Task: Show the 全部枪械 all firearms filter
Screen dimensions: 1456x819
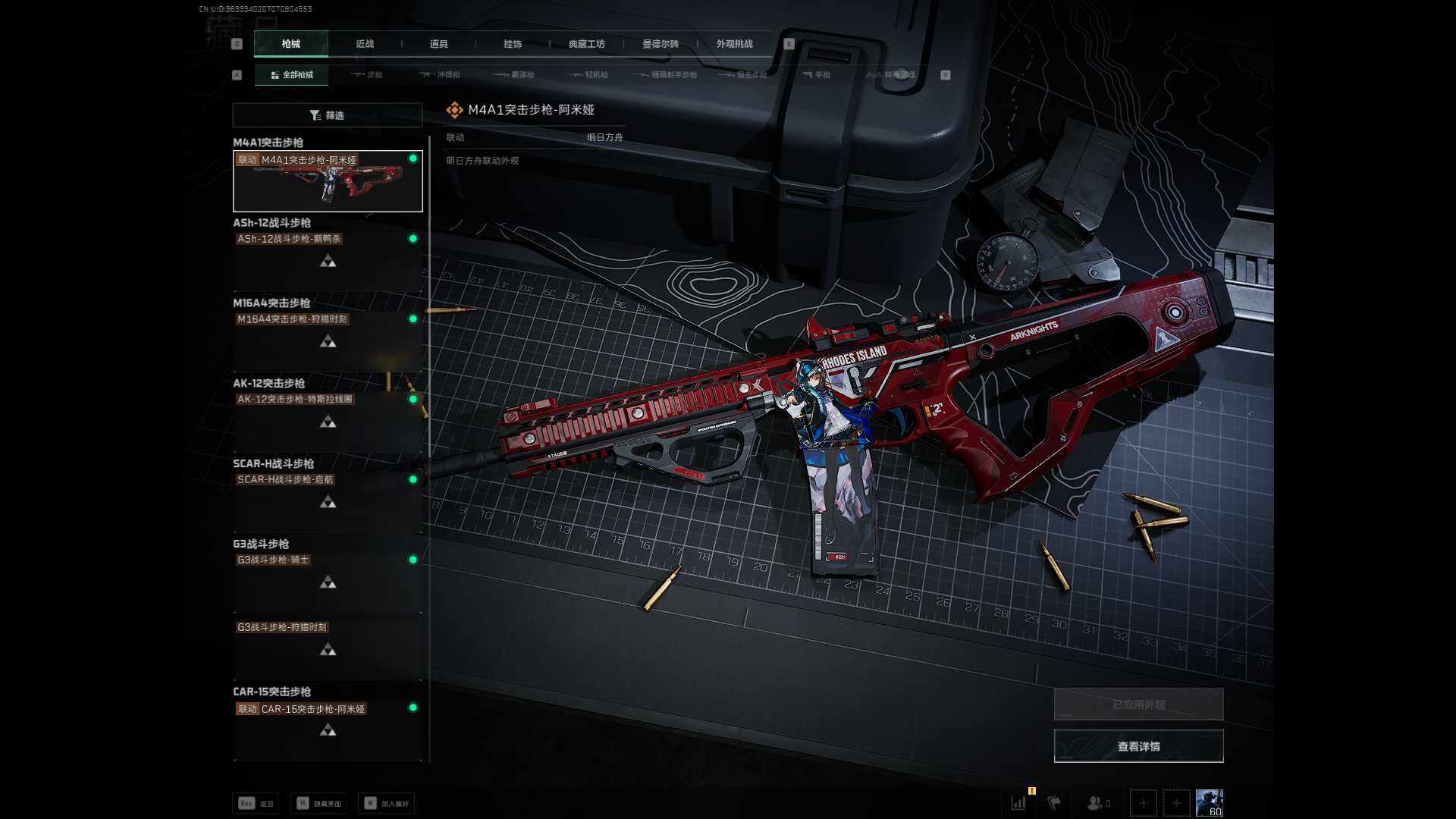Action: tap(292, 75)
